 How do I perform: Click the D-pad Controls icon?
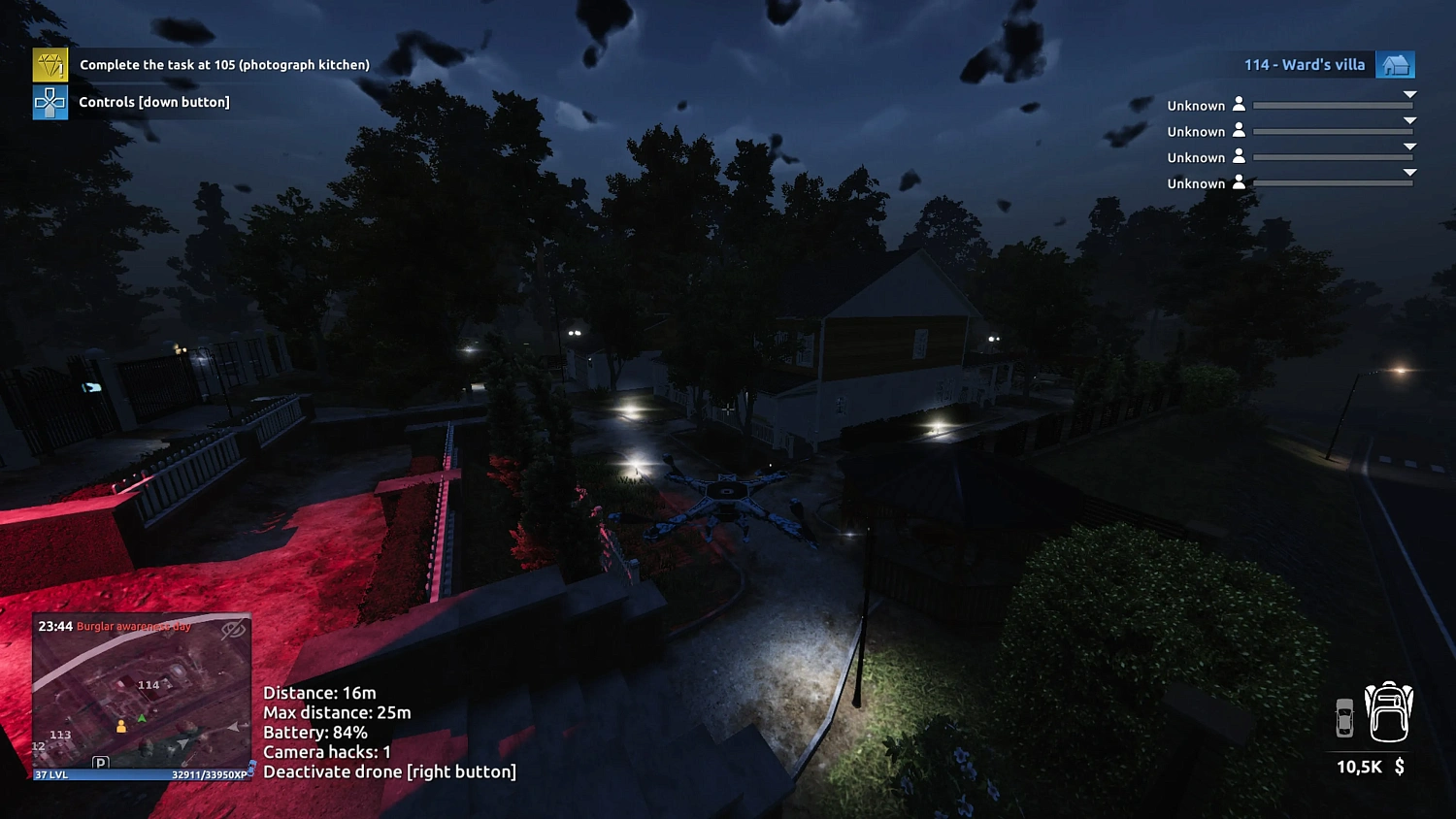(50, 101)
